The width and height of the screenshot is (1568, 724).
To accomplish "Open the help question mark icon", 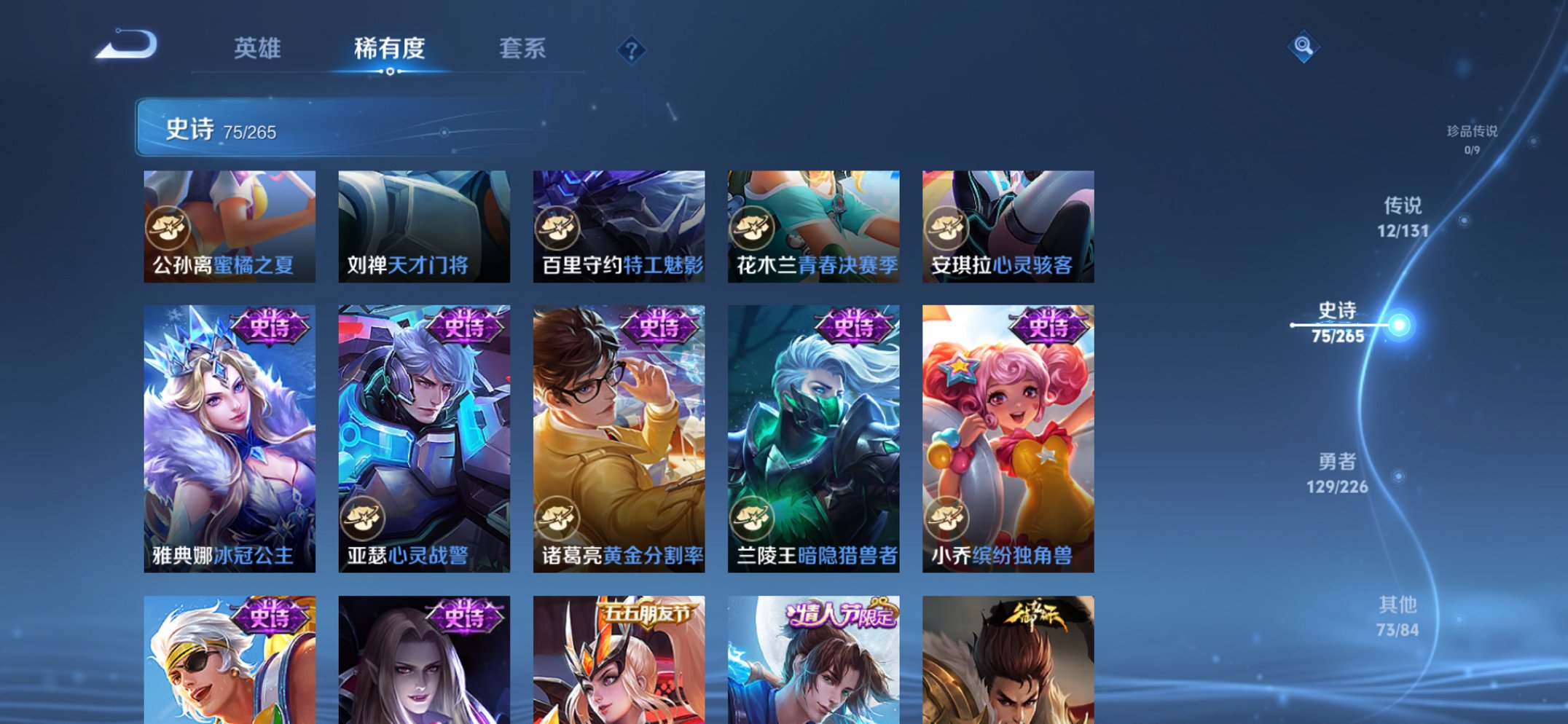I will (x=631, y=50).
